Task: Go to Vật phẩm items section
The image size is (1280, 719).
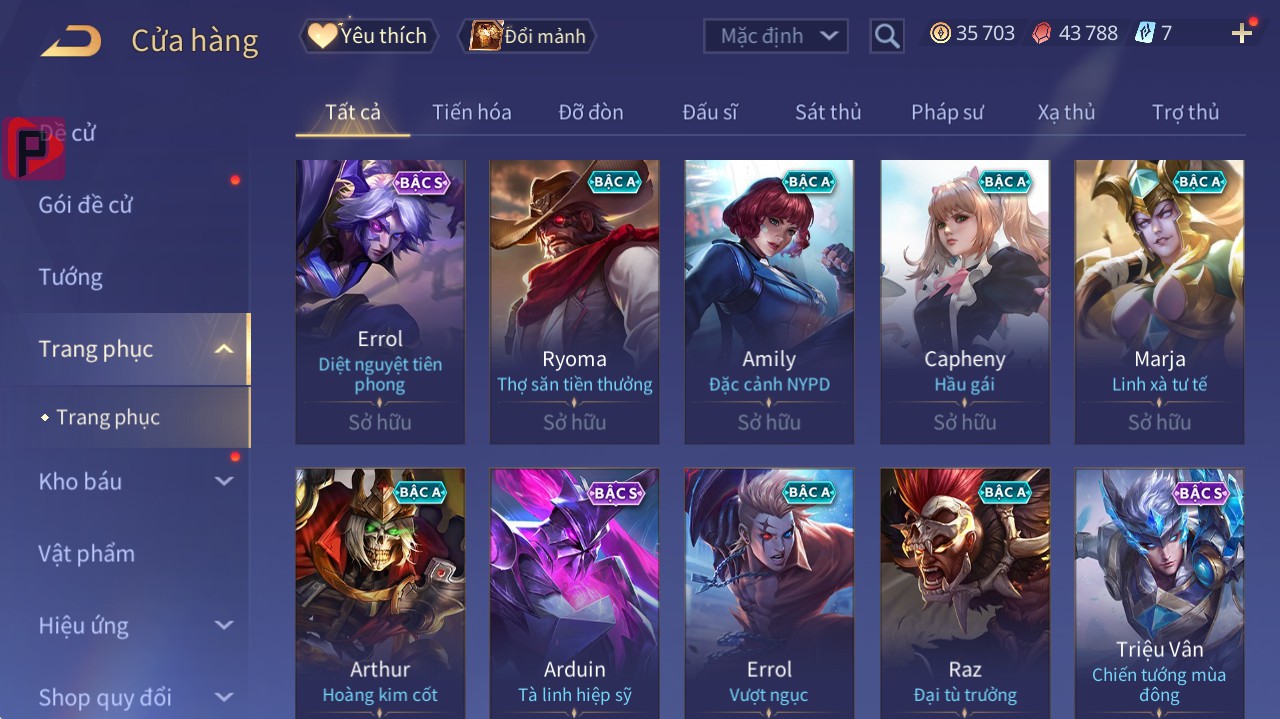Action: 86,553
